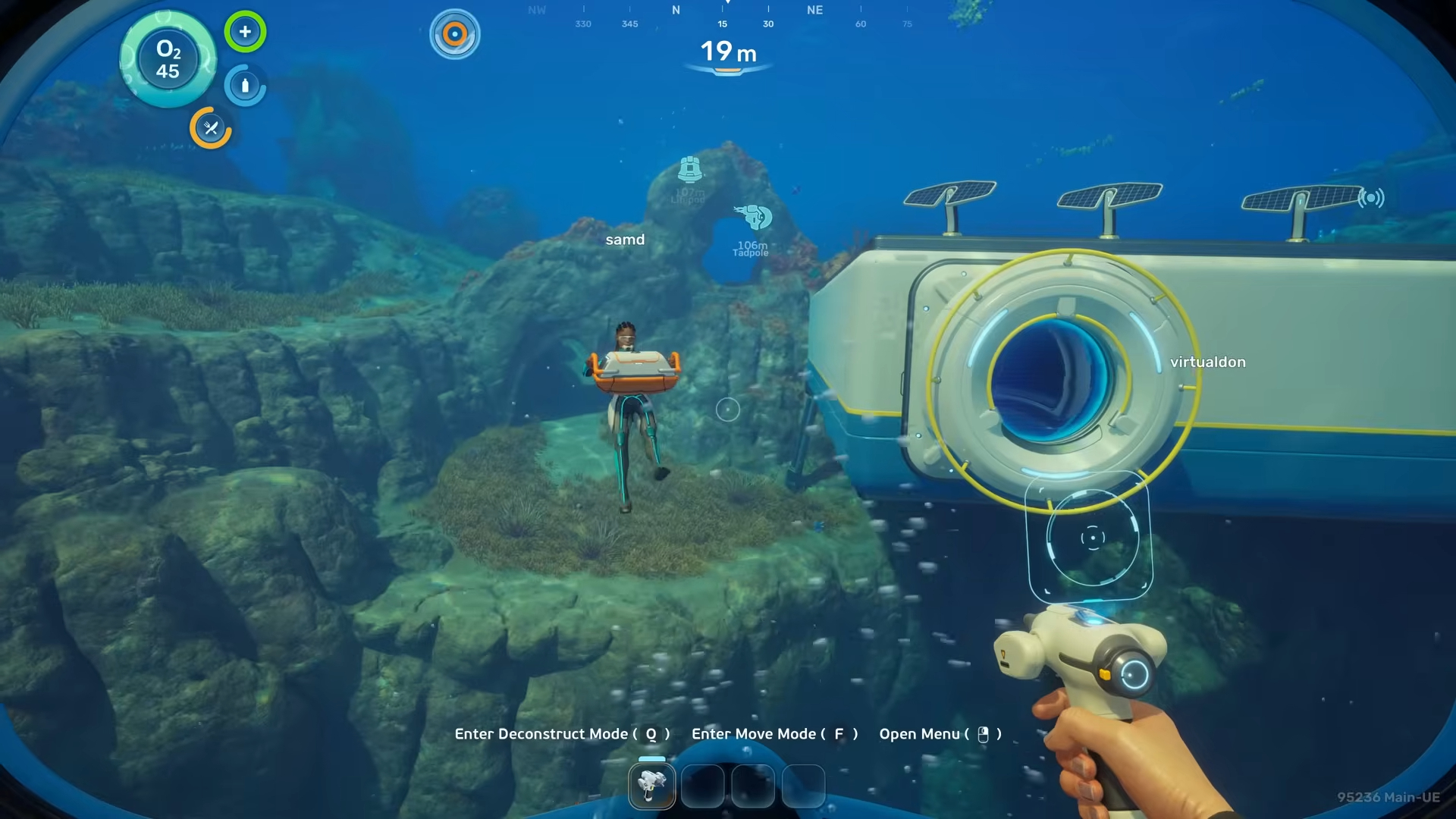Click the green health plus icon
The width and height of the screenshot is (1456, 819).
coord(245,32)
